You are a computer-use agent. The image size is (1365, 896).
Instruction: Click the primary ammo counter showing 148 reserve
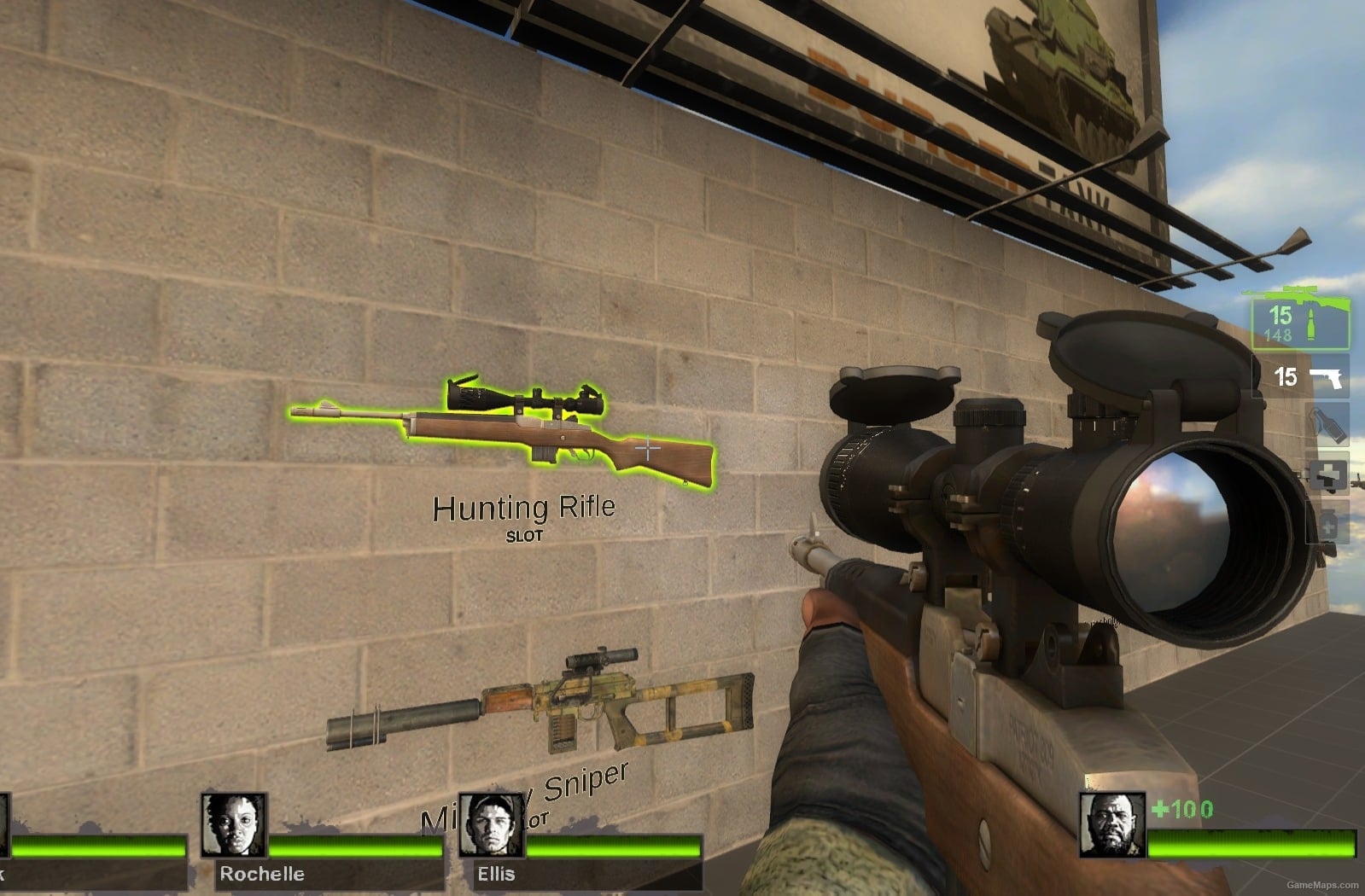click(1277, 333)
